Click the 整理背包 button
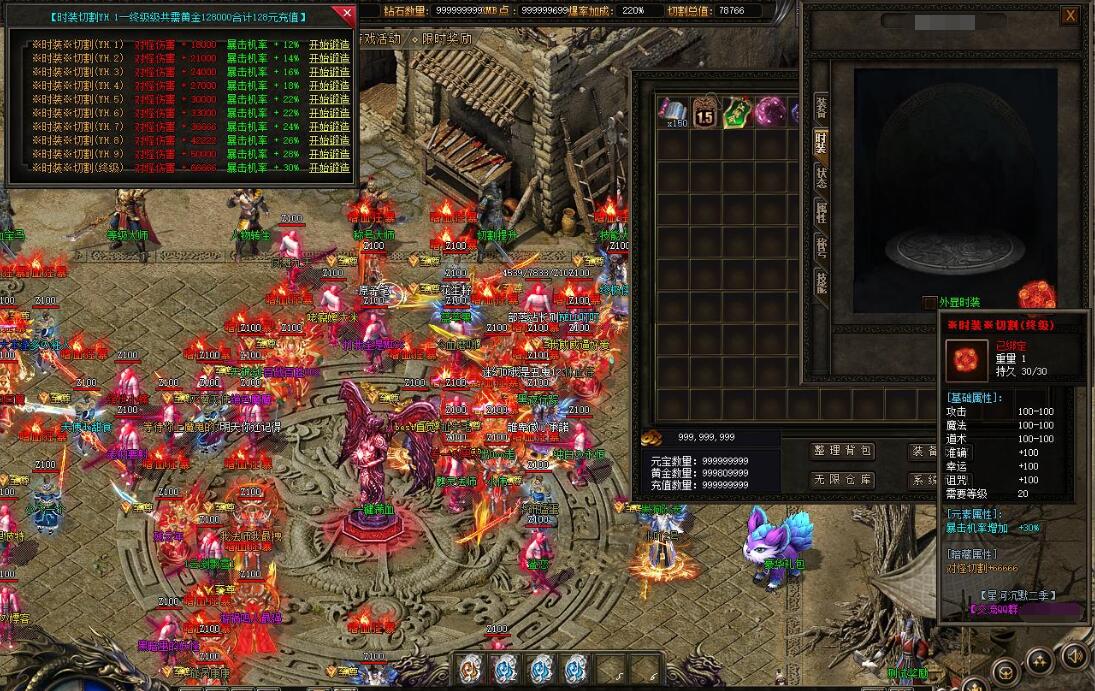Screen dimensions: 1095x691 (842, 452)
